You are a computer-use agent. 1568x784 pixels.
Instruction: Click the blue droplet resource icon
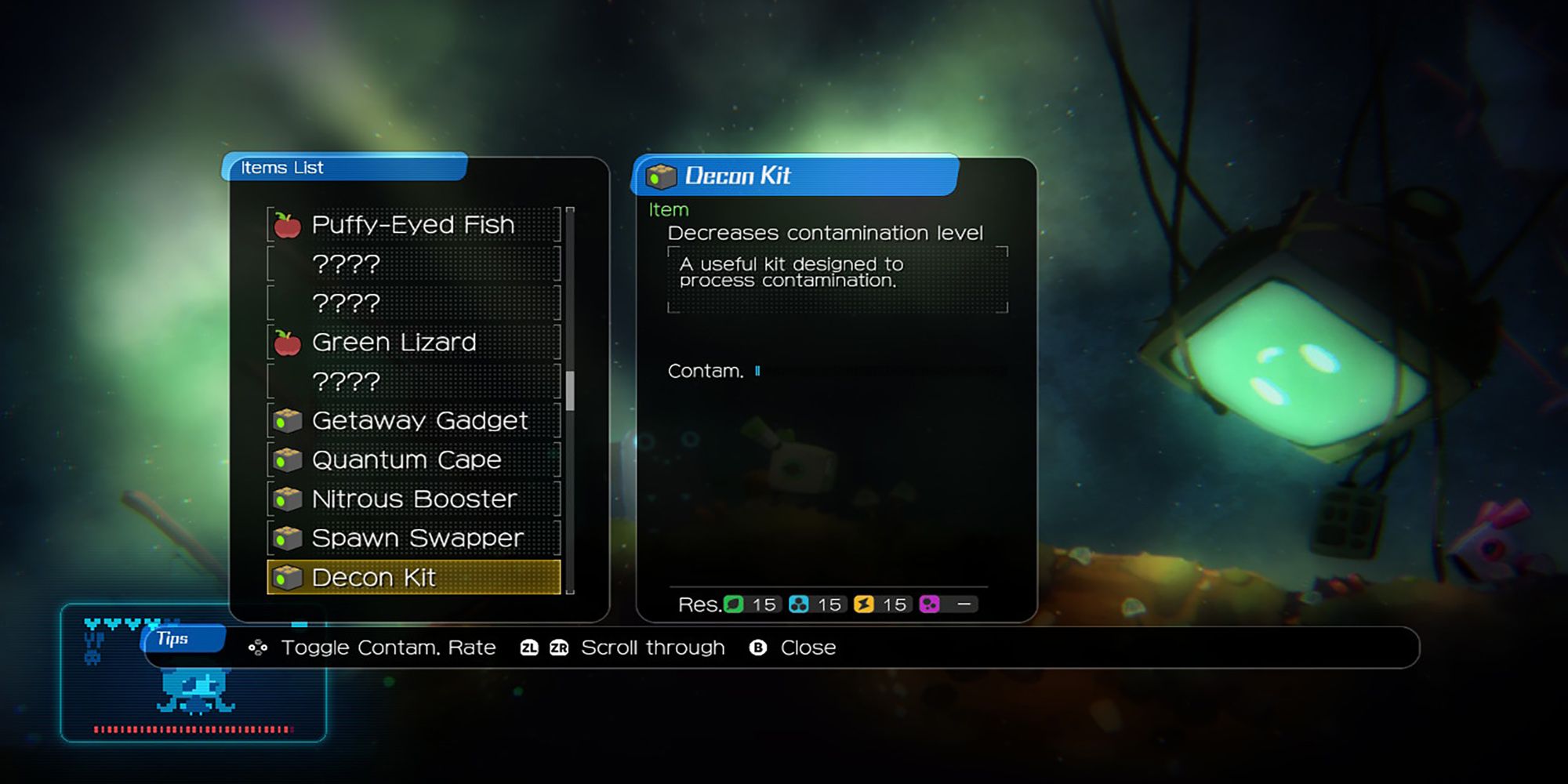(x=799, y=604)
